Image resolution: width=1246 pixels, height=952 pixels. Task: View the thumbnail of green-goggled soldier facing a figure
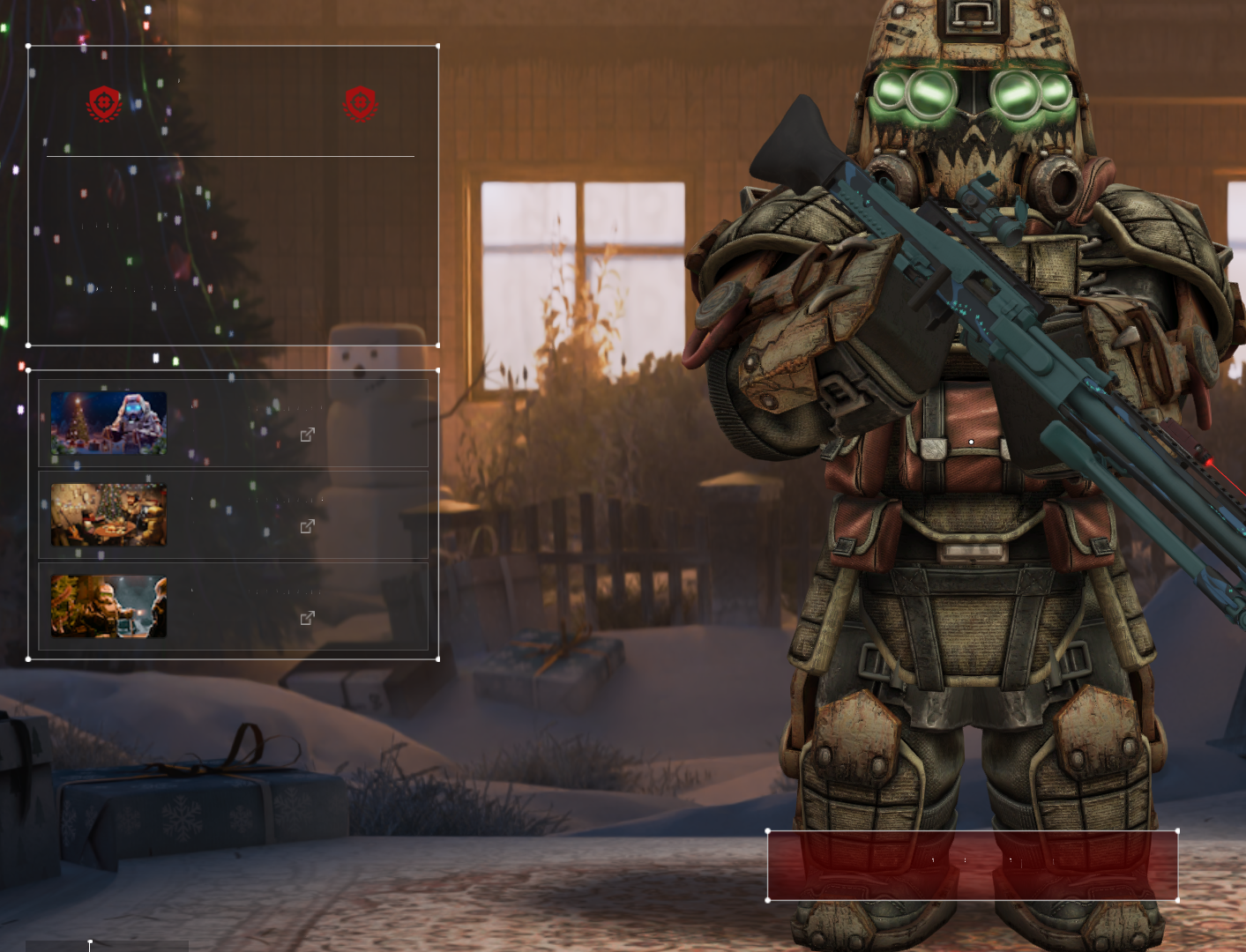108,606
